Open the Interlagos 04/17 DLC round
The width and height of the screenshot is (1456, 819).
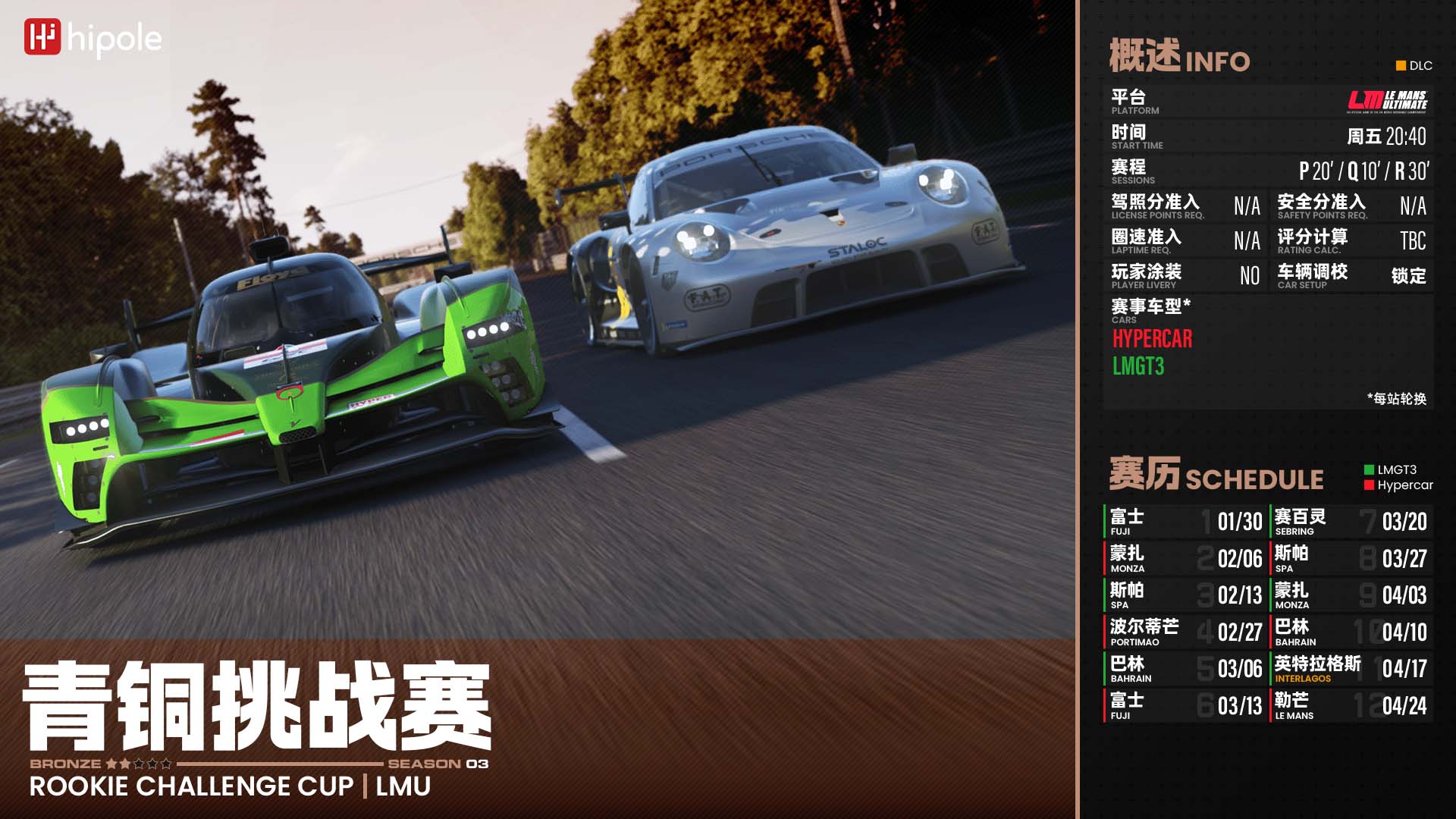point(1351,669)
